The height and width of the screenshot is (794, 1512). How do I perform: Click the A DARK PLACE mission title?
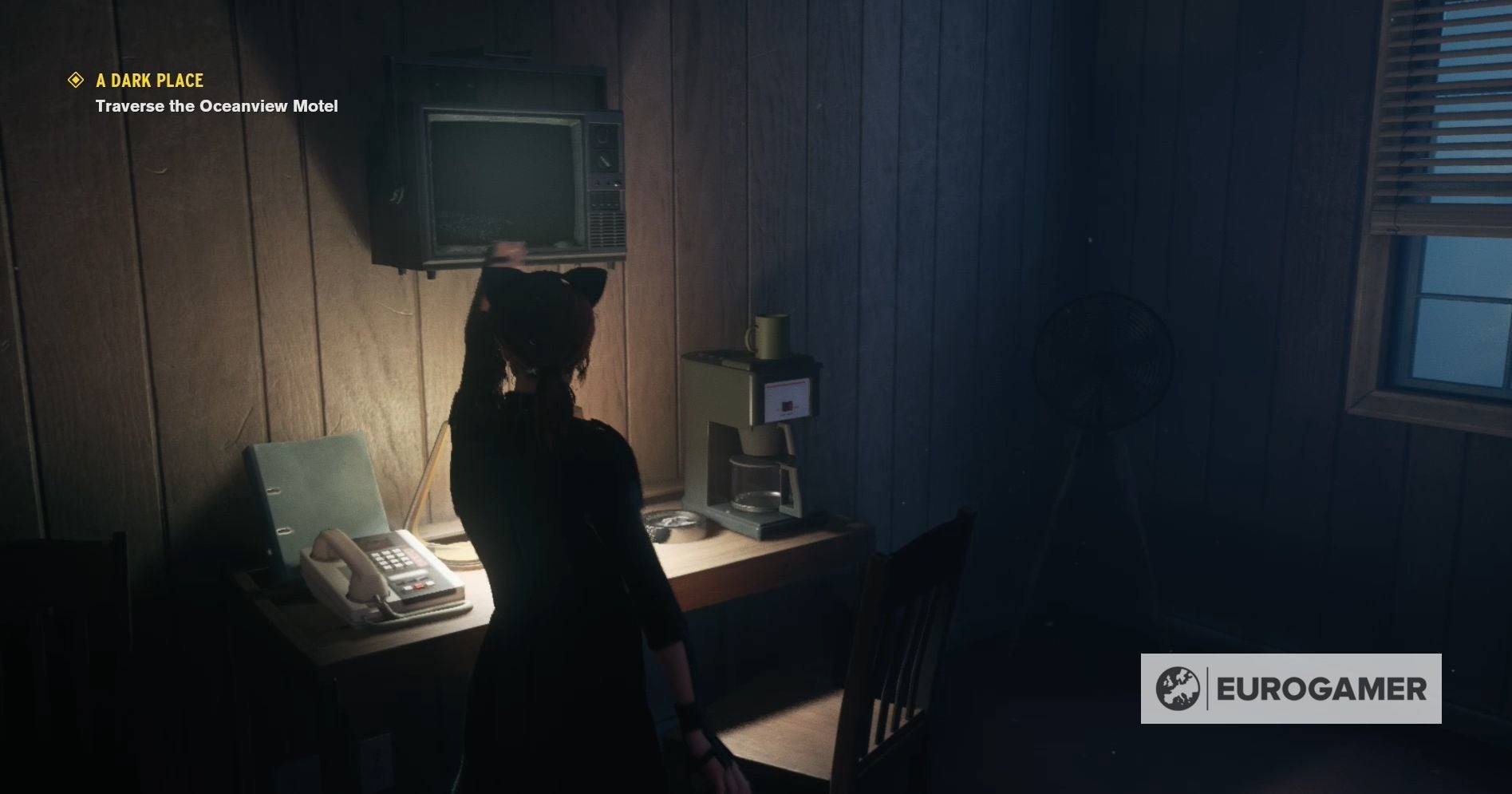(x=150, y=80)
